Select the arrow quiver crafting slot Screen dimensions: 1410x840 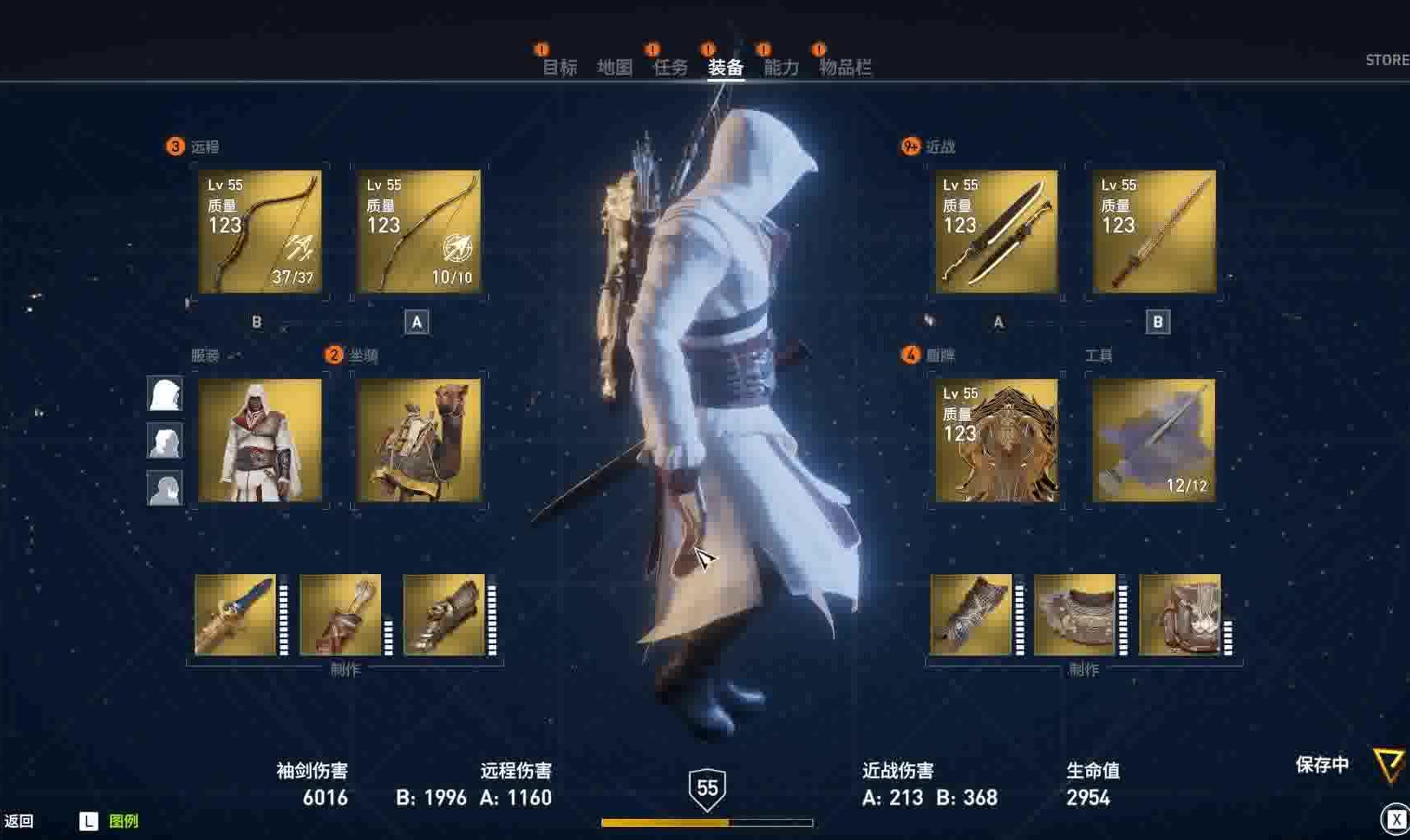[x=340, y=615]
